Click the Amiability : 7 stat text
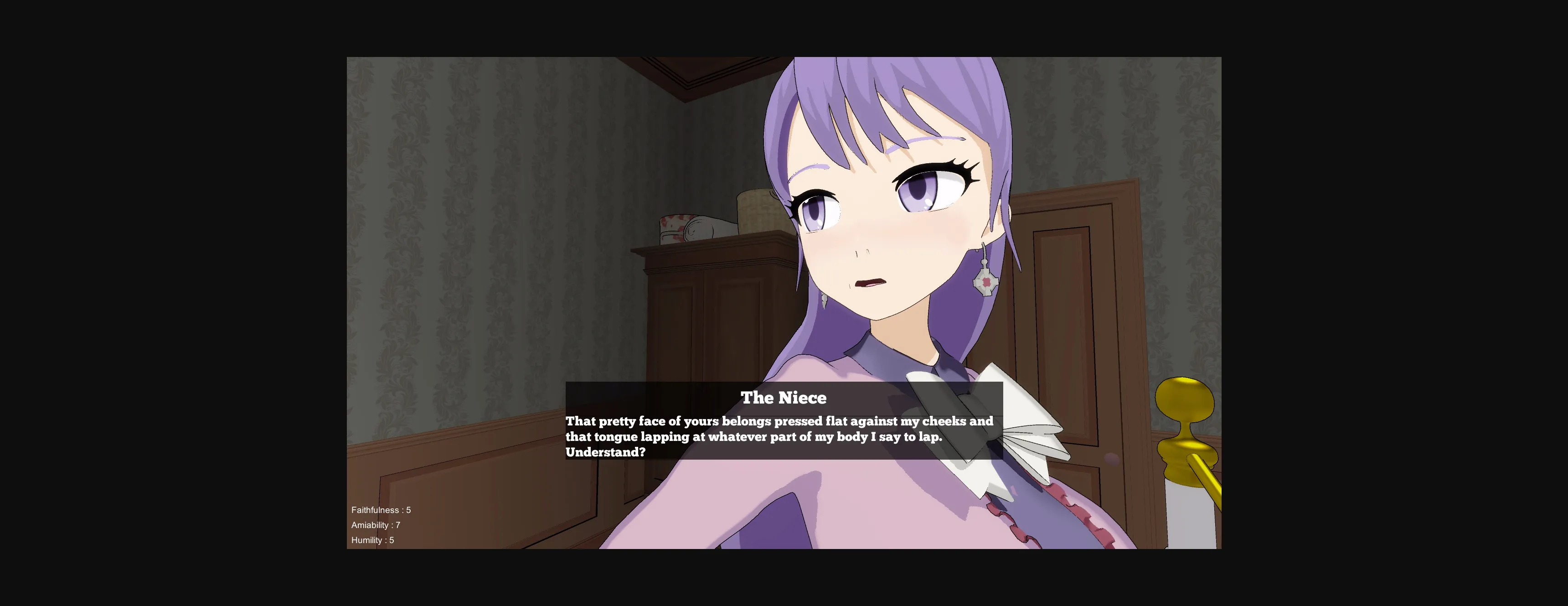This screenshot has height=606, width=1568. click(376, 525)
